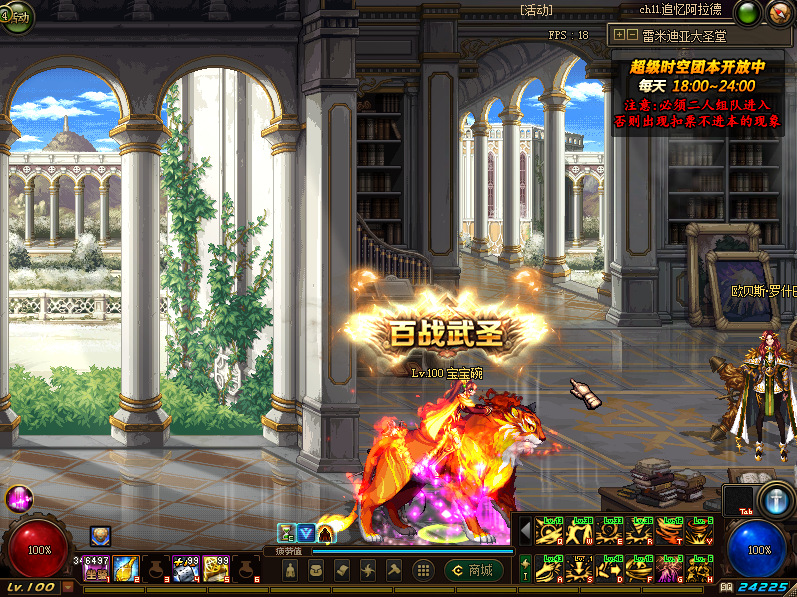
Task: Click the green orb button by the channel name
Action: coord(746,12)
